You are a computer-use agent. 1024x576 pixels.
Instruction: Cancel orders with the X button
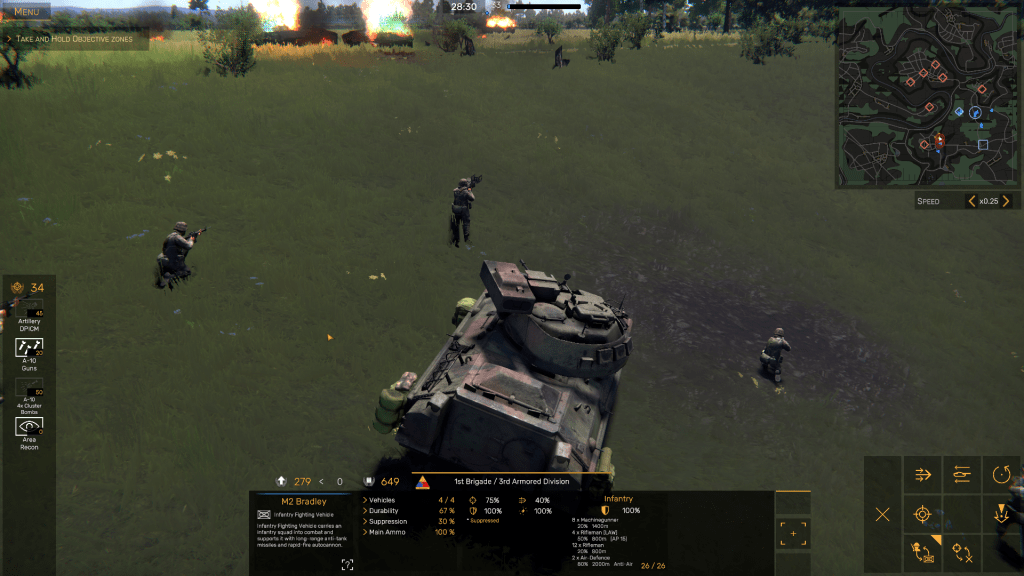tap(882, 515)
